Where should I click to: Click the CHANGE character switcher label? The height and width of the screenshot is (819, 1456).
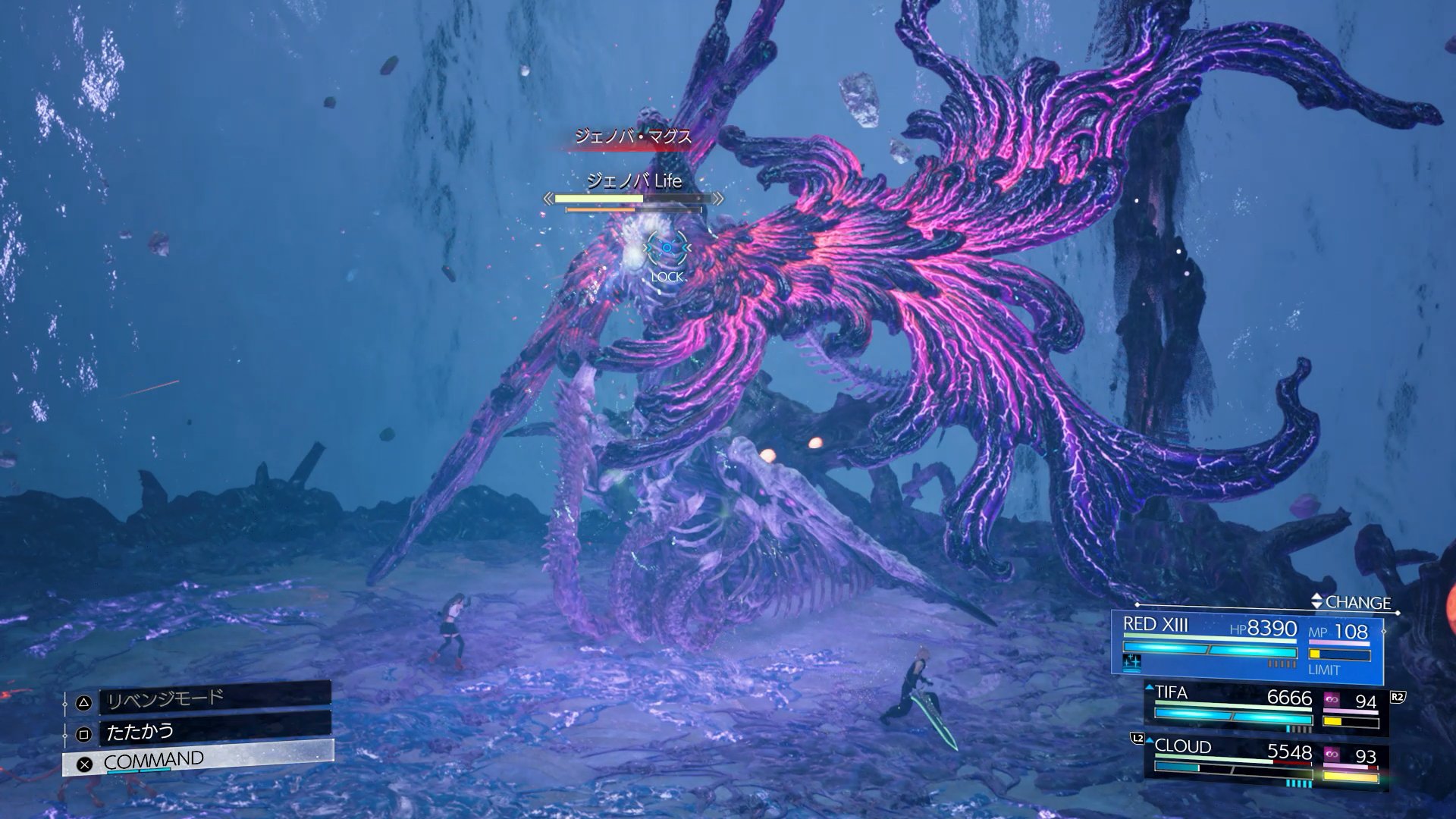click(x=1356, y=602)
